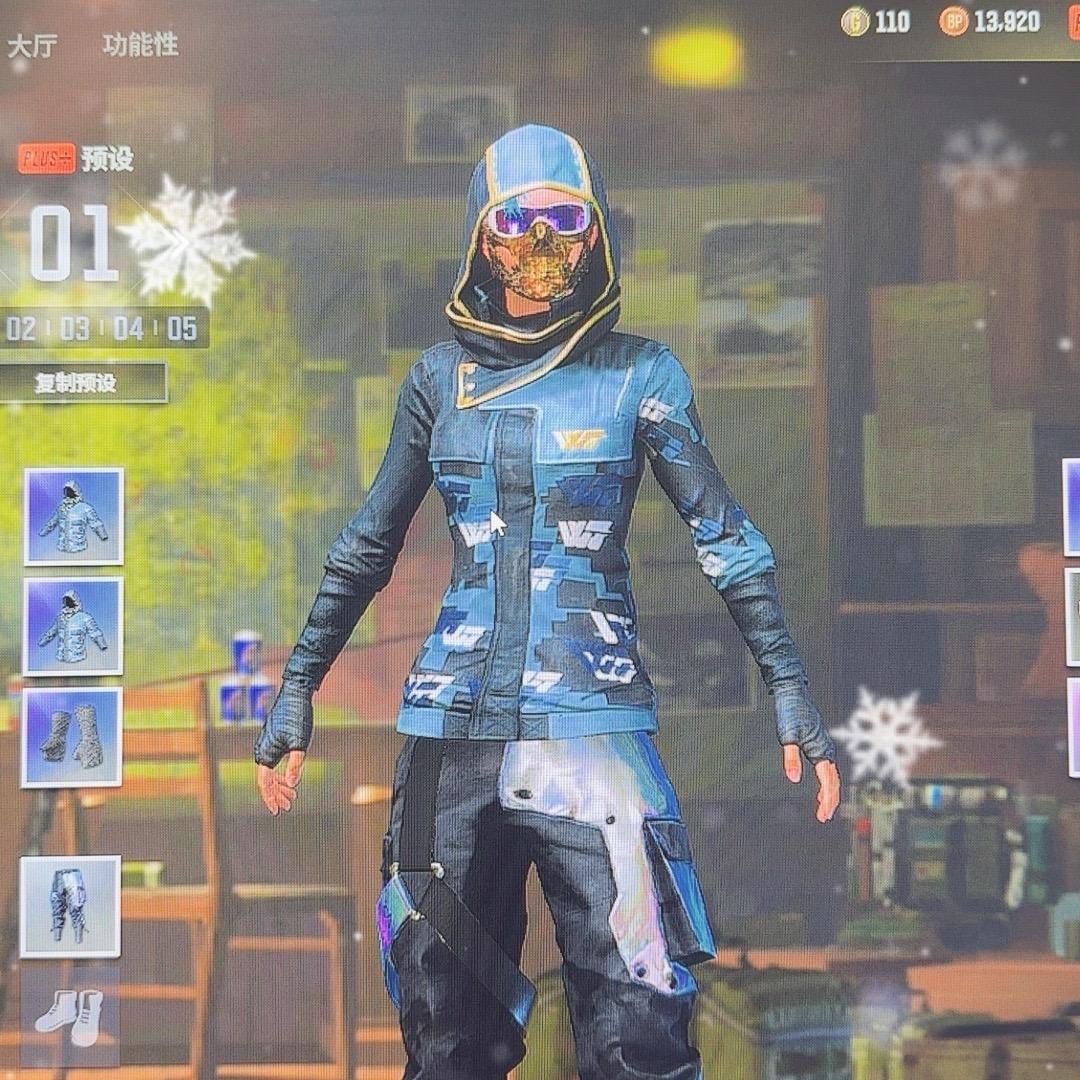Select the gloves equipment slot

72,736
